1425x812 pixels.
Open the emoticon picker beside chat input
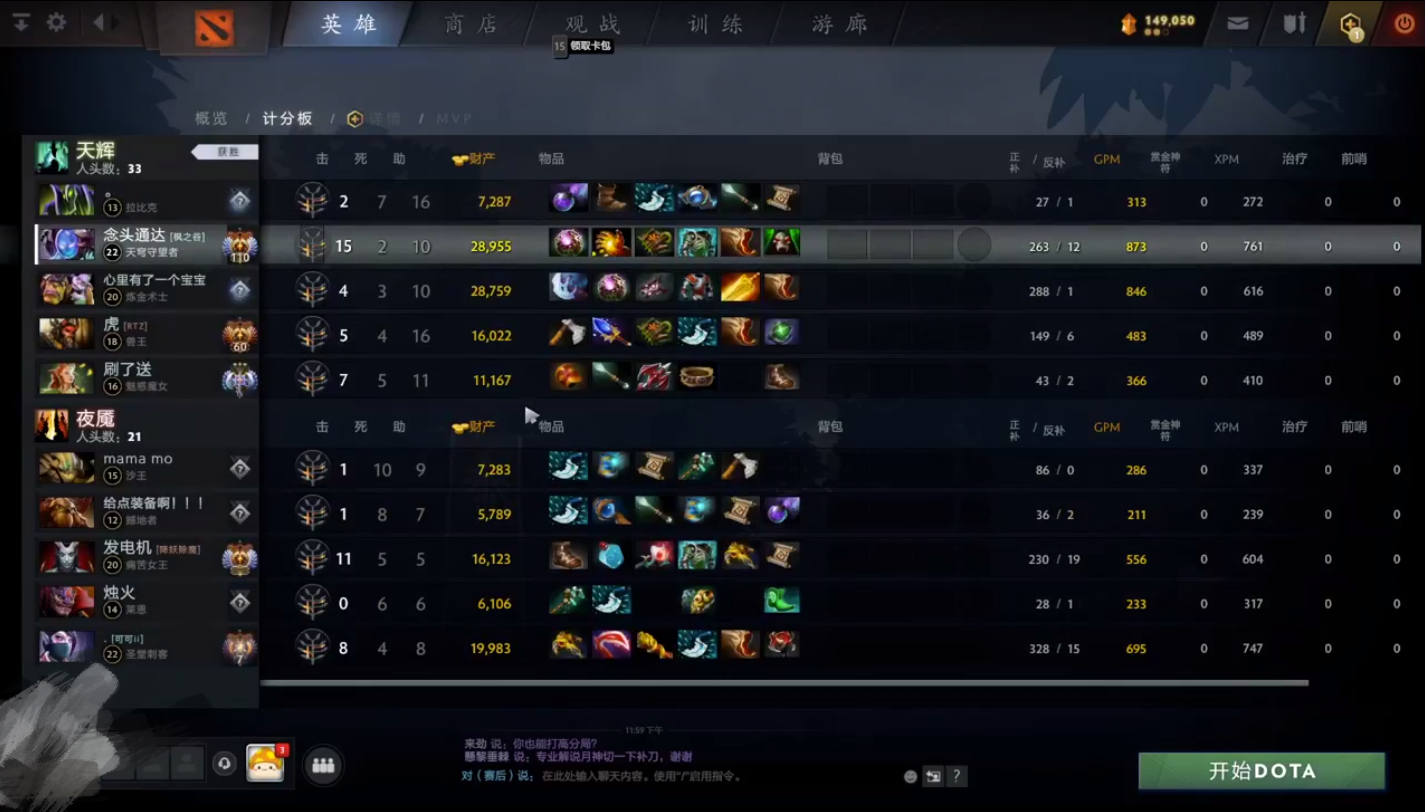click(x=910, y=776)
